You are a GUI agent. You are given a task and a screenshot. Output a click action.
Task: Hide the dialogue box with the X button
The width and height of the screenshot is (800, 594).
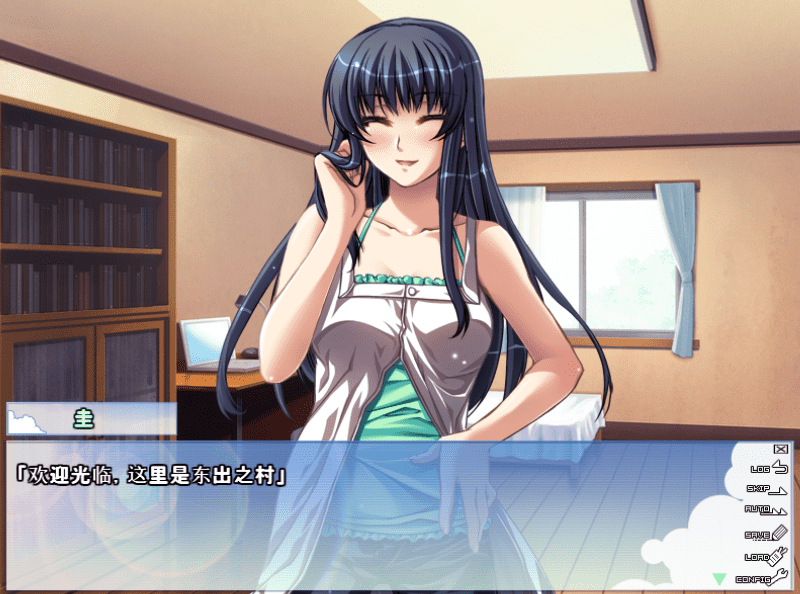(780, 450)
